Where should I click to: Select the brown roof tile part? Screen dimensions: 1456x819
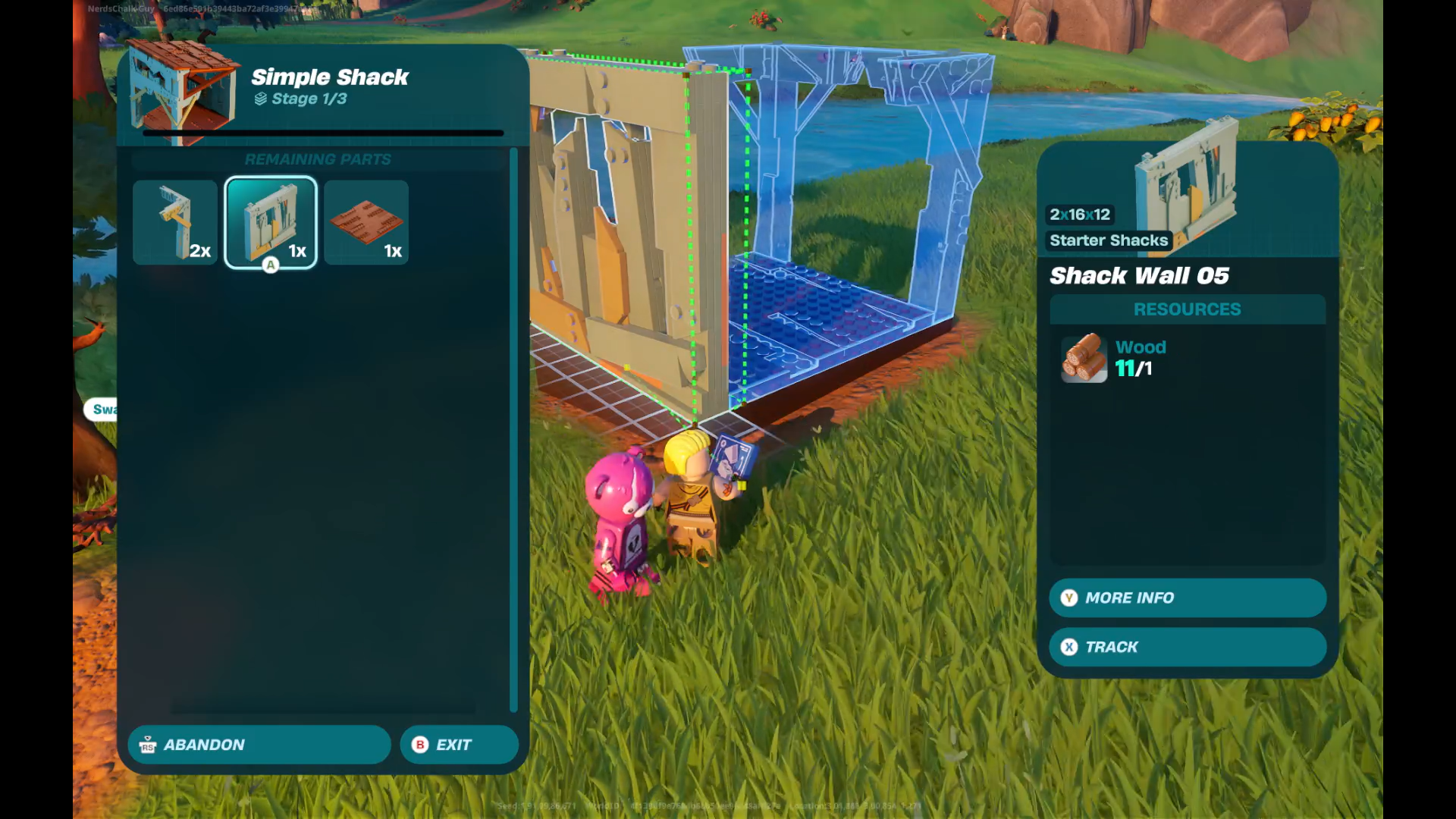(x=366, y=222)
